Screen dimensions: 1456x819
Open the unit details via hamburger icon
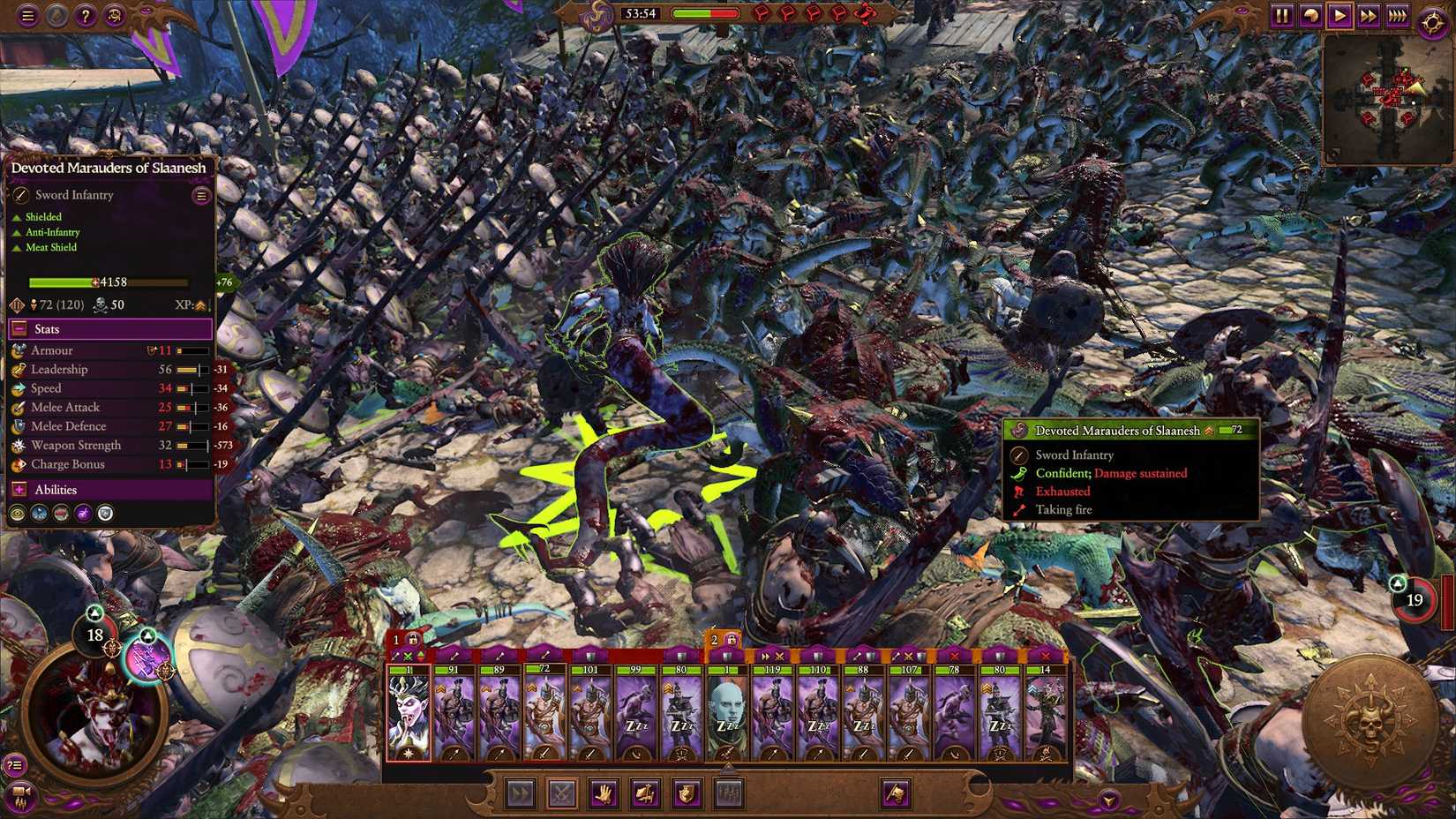(201, 195)
